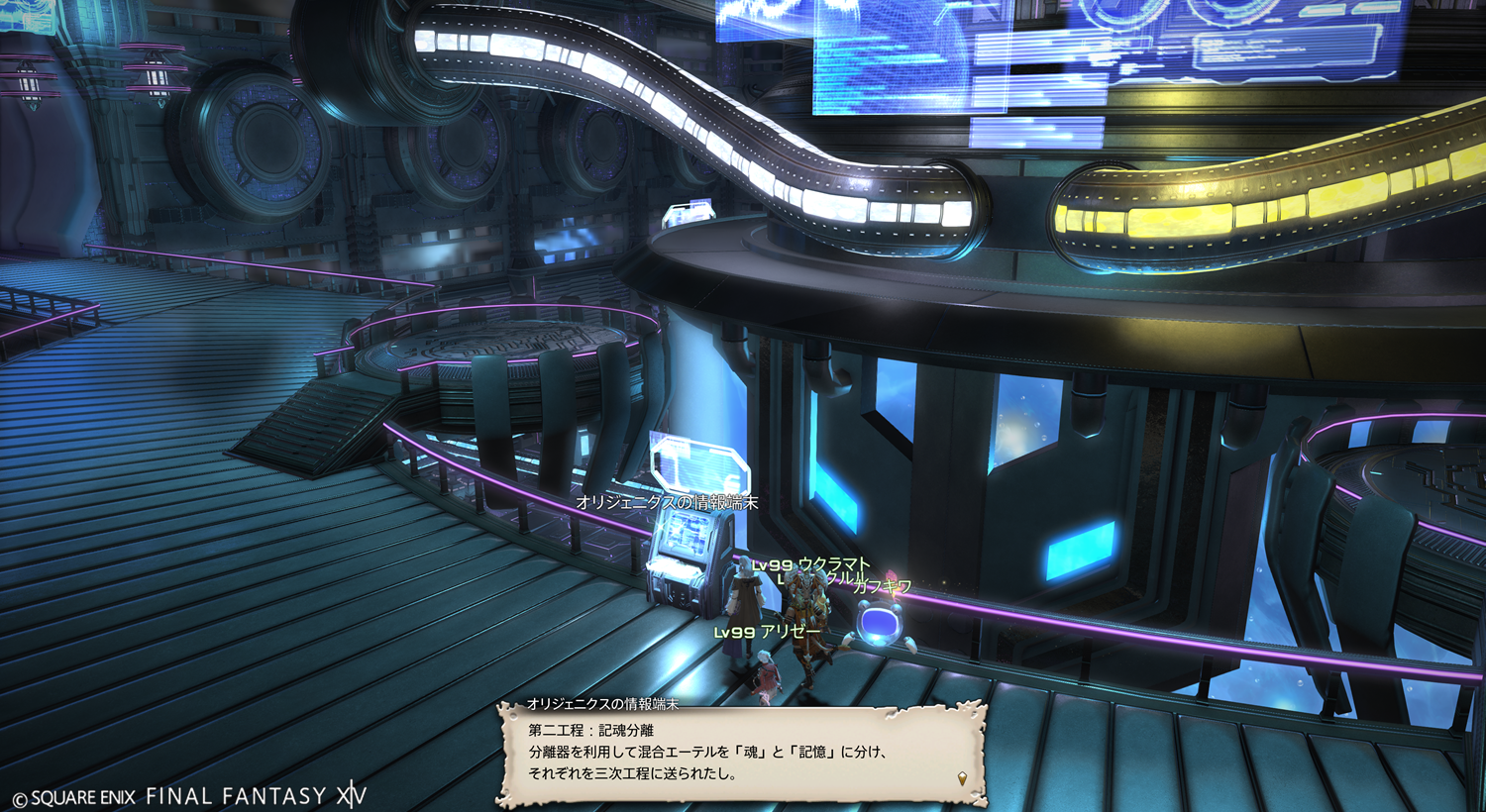The width and height of the screenshot is (1486, 812).
Task: Advance the オリジェニクスの情報端末 dialogue text box
Action: click(741, 754)
